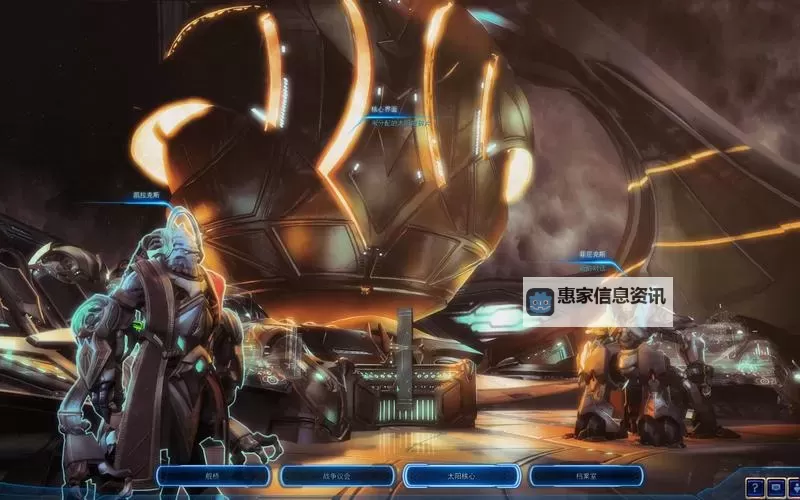Open the 战争议会 (War Council) room
This screenshot has height=500, width=800.
[x=335, y=477]
